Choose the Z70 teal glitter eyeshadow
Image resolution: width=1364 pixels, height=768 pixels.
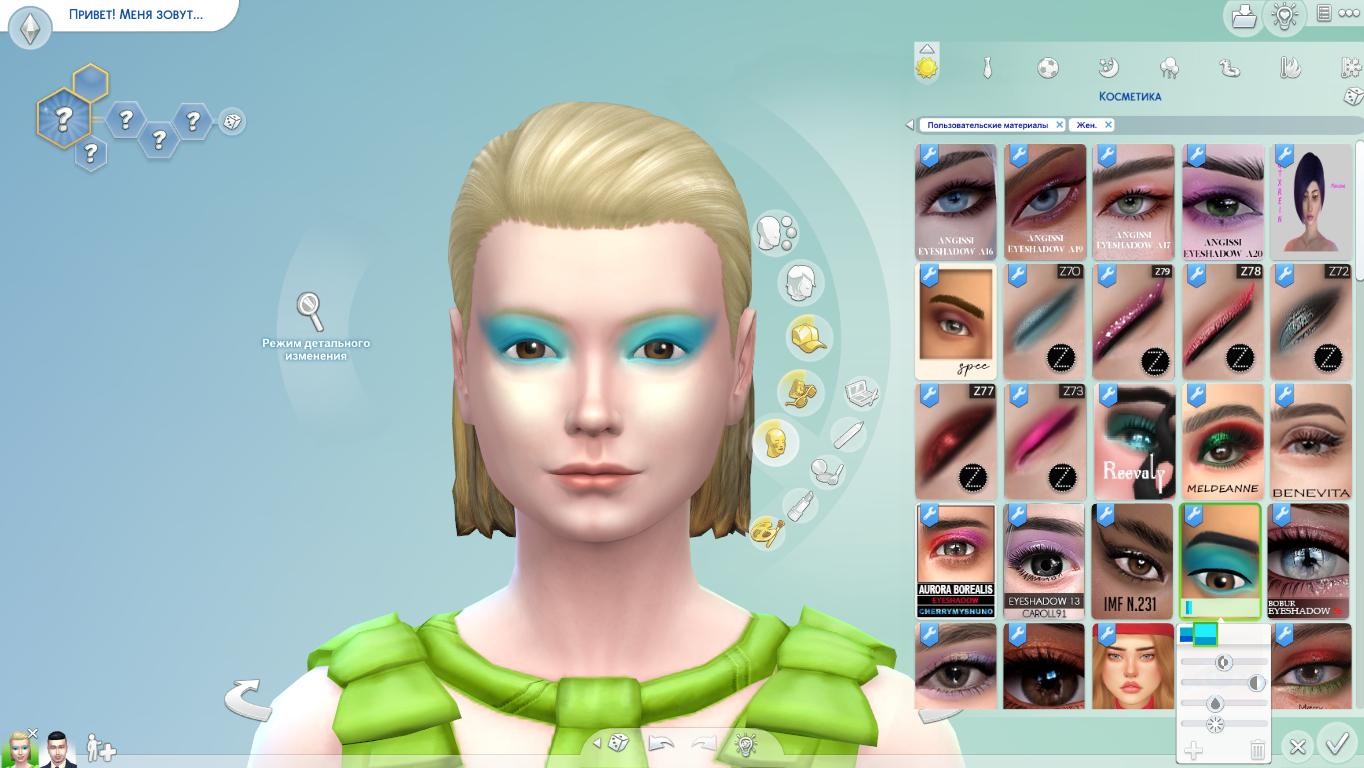[1044, 322]
